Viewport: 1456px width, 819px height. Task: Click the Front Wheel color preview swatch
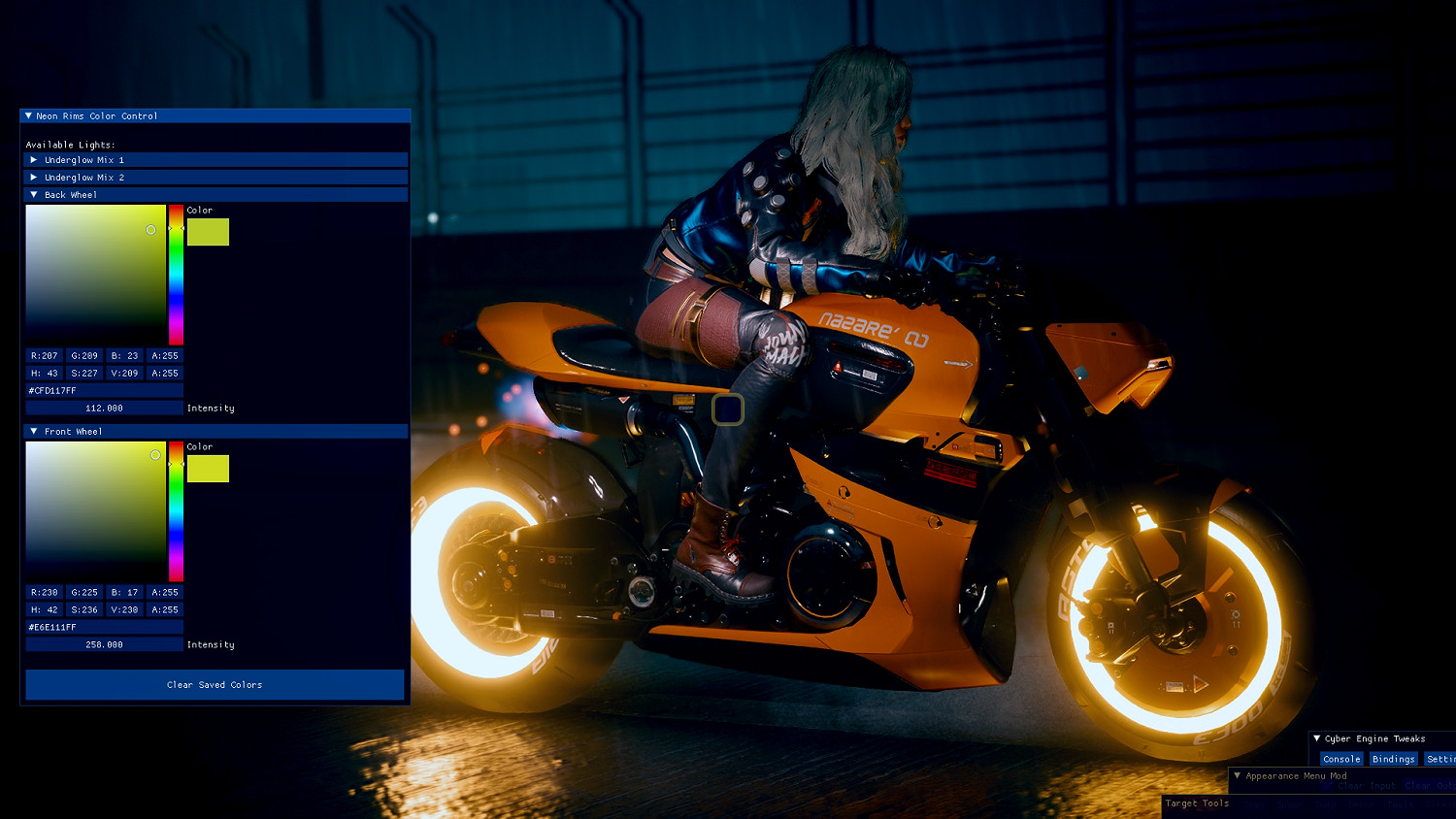(x=208, y=468)
